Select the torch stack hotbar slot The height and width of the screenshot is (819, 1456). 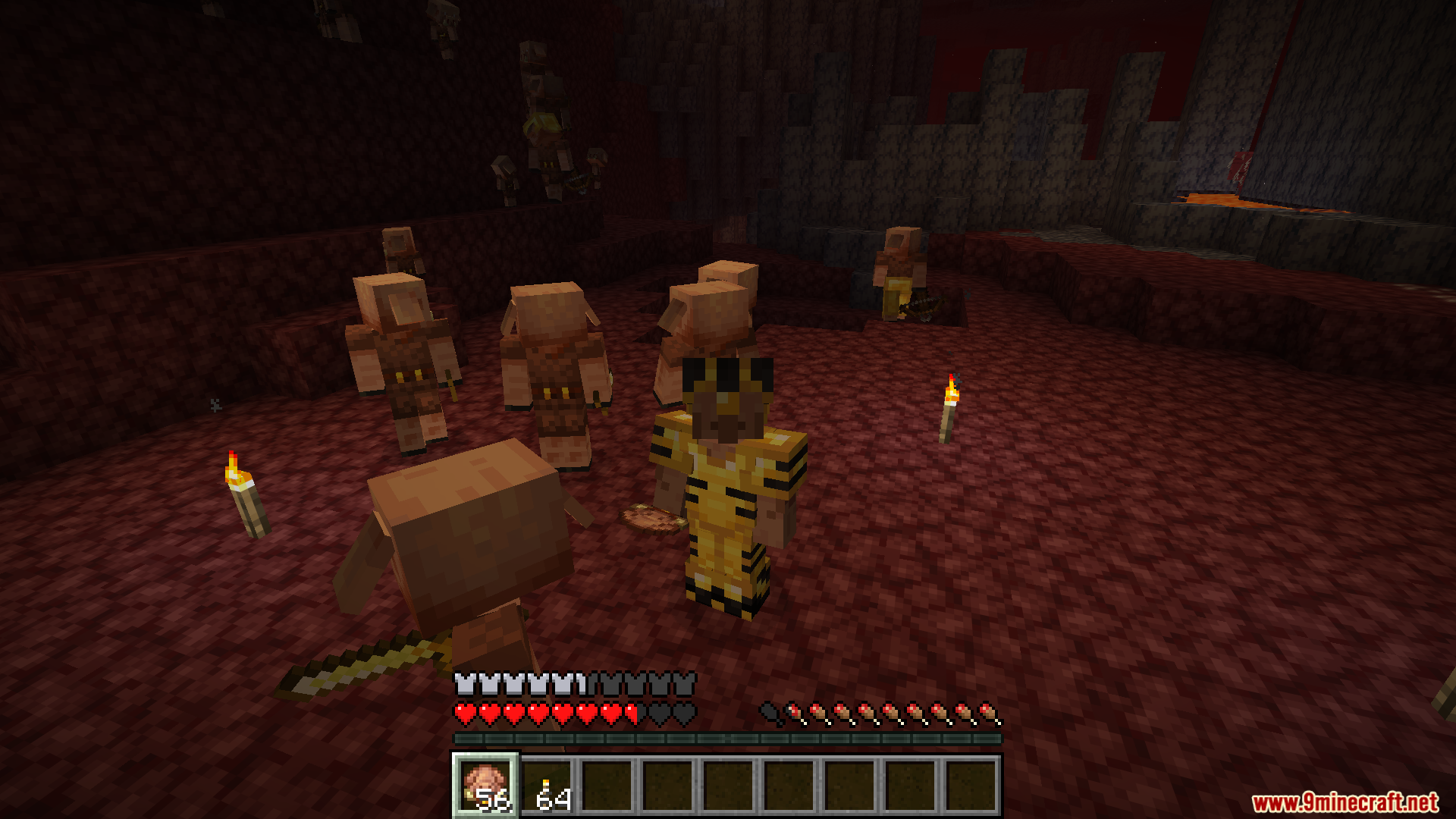click(548, 786)
